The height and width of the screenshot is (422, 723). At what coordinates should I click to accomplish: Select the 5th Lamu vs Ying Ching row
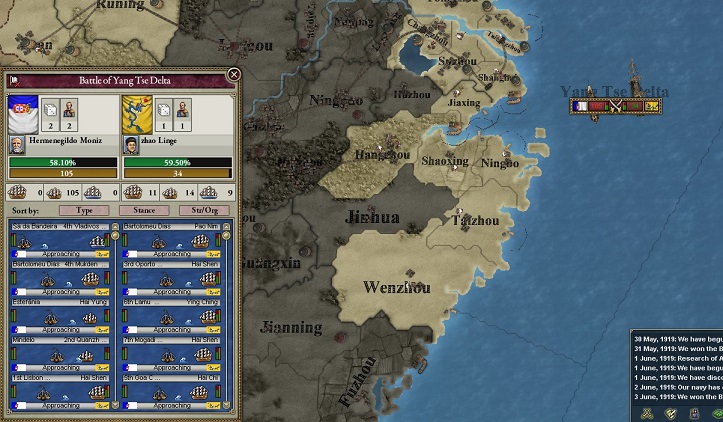[x=171, y=317]
